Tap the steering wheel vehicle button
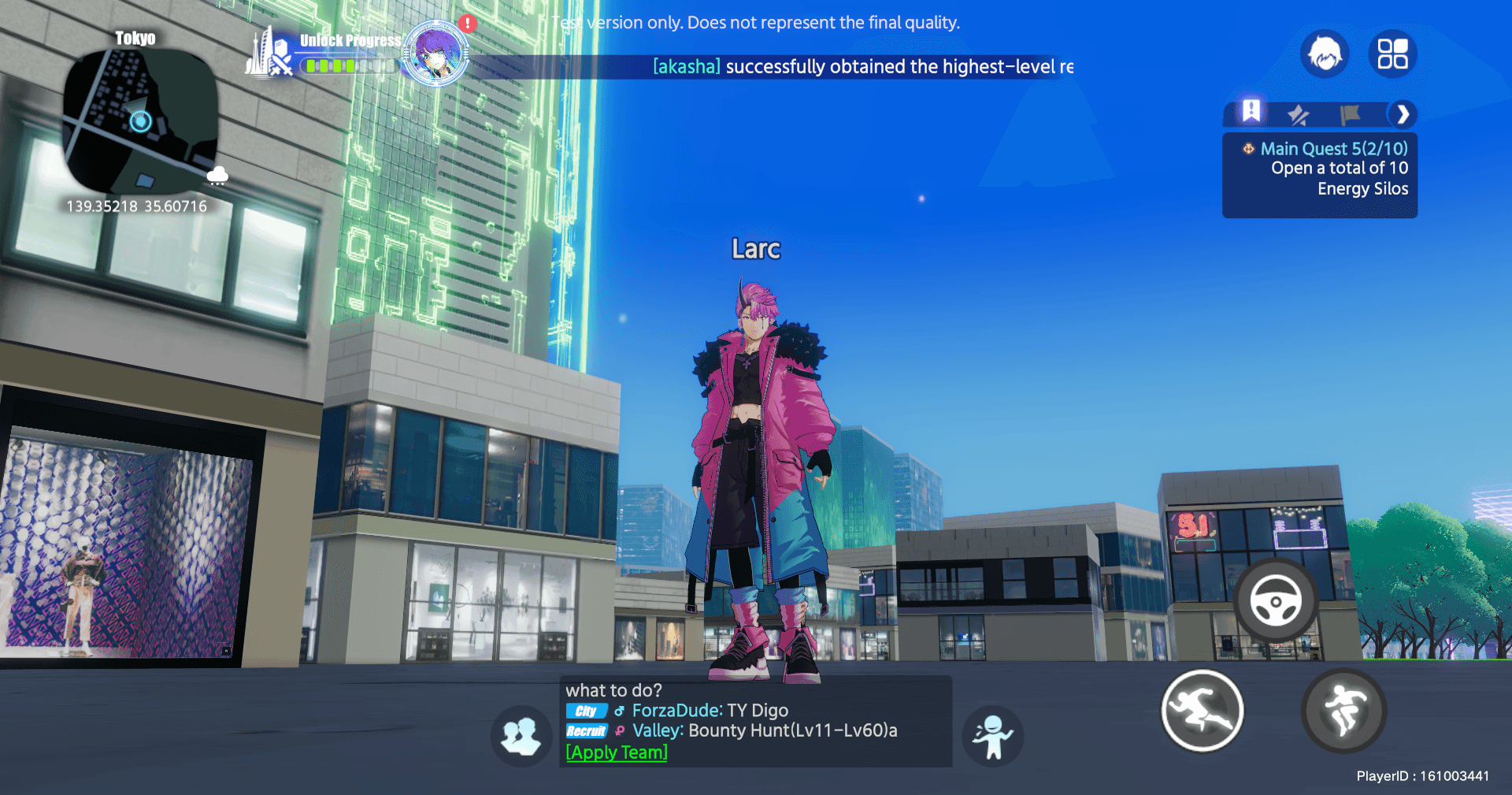This screenshot has width=1512, height=795. coord(1275,601)
